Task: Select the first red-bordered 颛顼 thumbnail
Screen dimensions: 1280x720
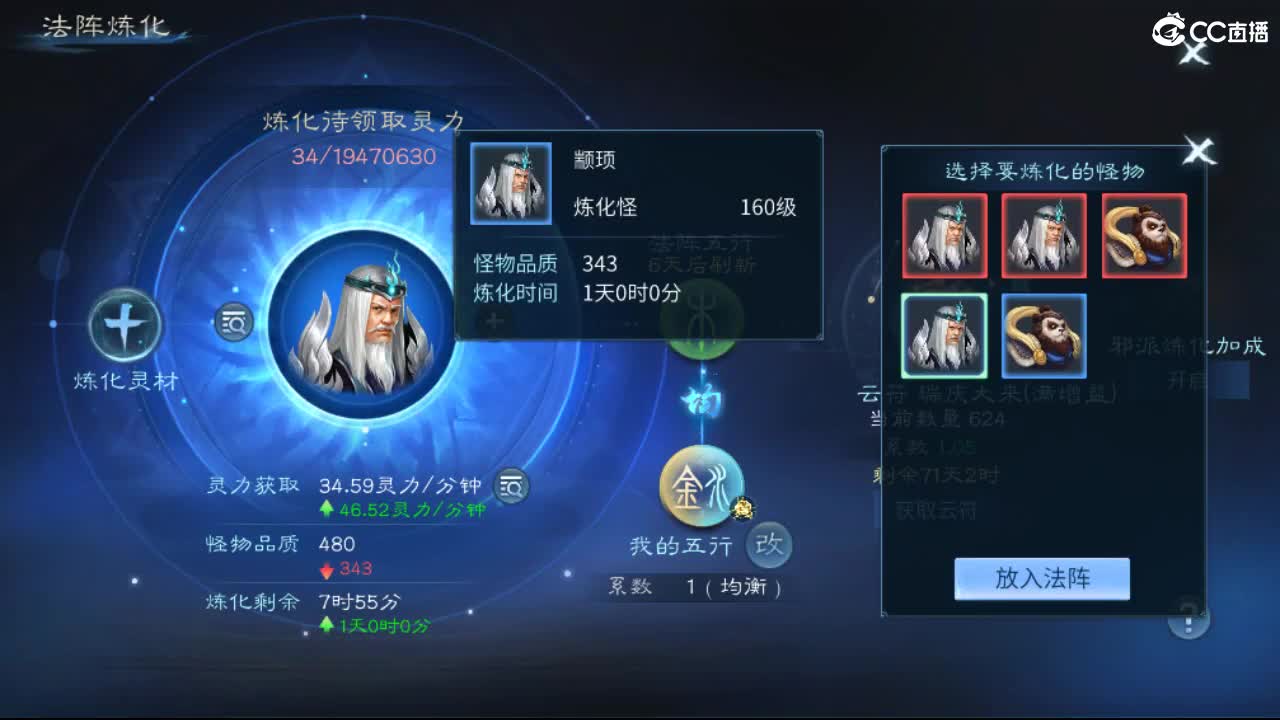Action: click(943, 235)
